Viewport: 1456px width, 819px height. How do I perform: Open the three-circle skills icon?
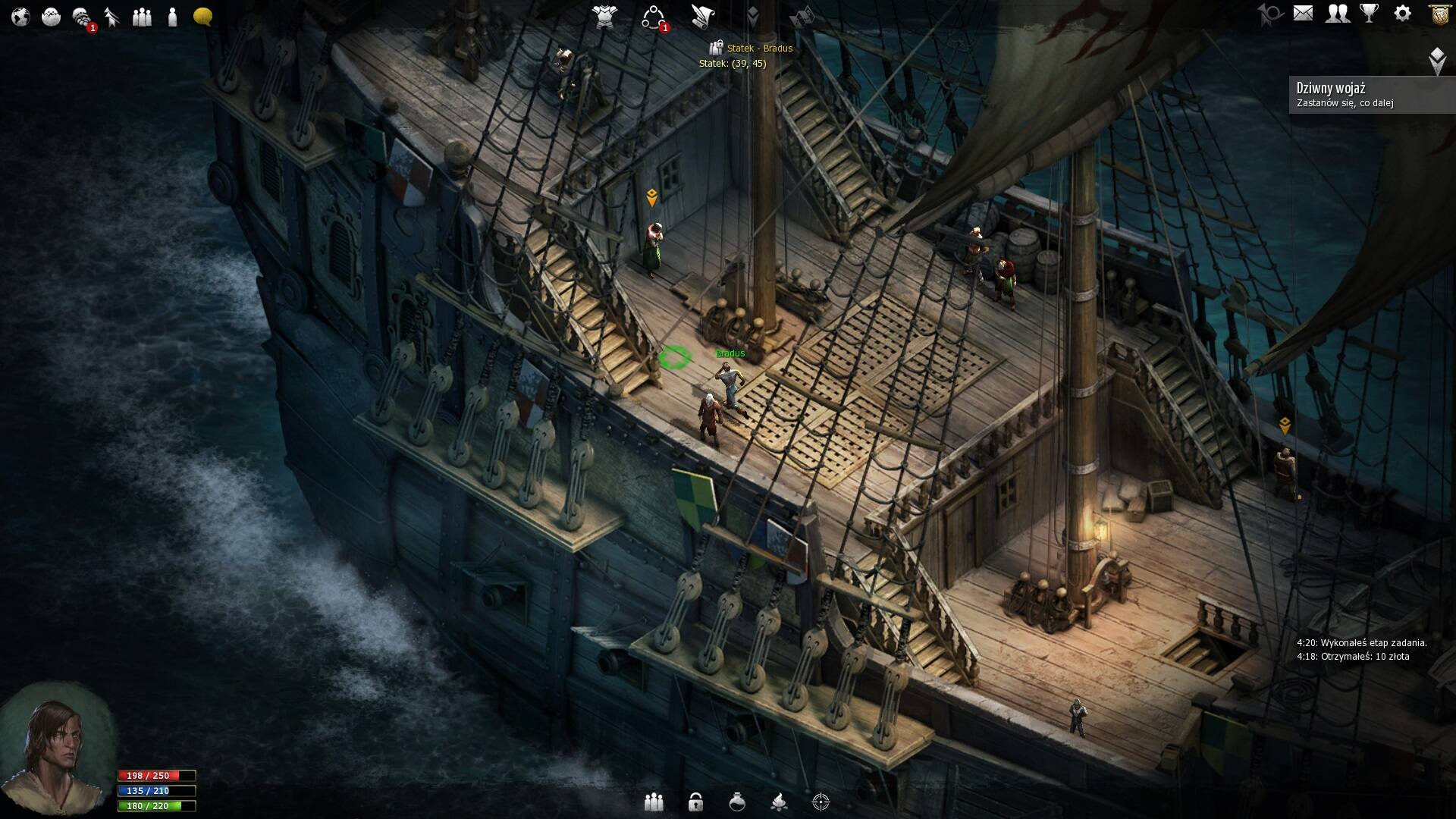[653, 17]
